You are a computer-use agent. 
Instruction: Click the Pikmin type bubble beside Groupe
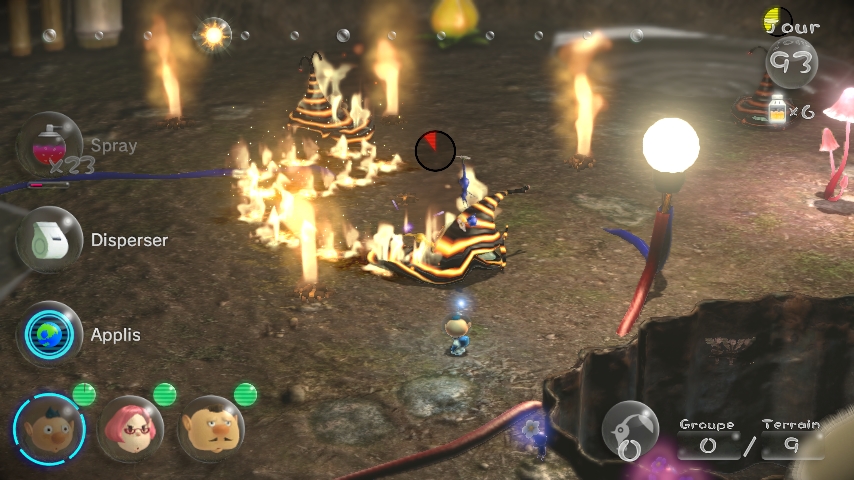tap(630, 432)
